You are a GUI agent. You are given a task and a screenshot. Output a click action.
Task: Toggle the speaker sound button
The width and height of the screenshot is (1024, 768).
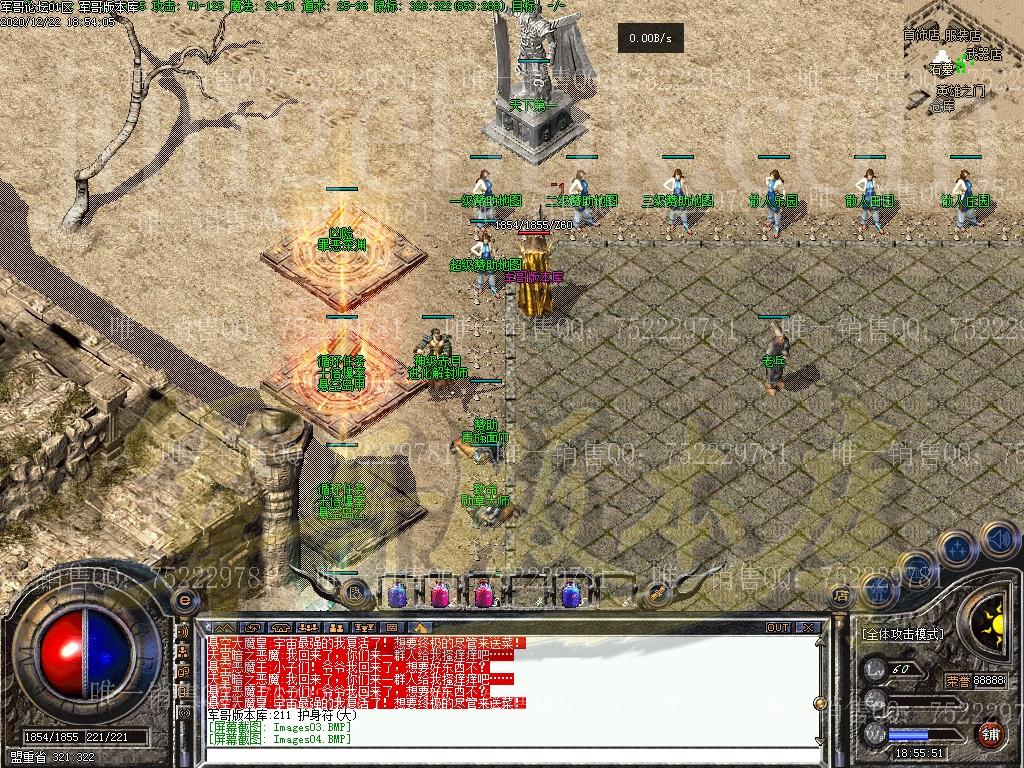click(x=998, y=541)
